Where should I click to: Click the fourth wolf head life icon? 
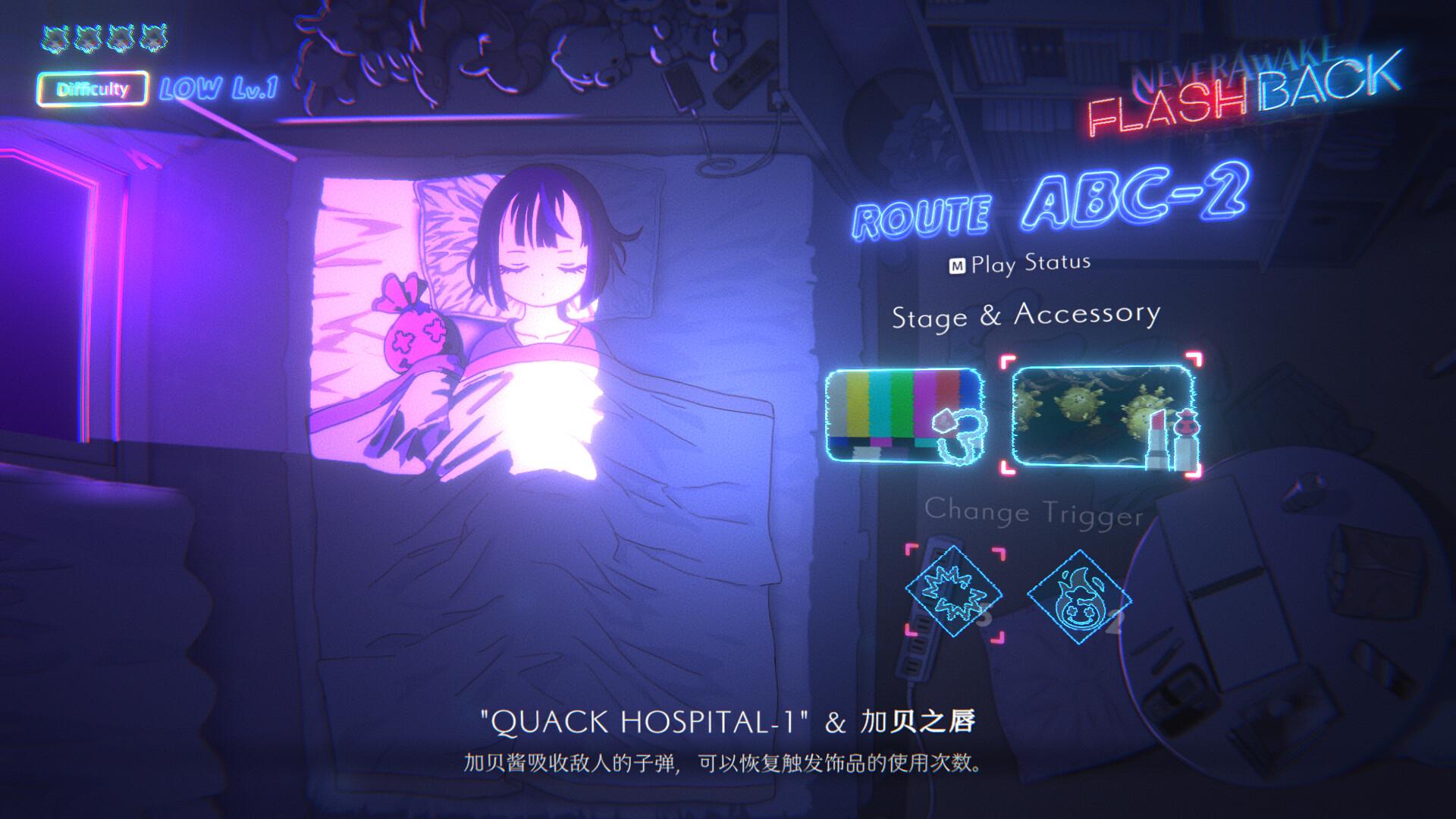pyautogui.click(x=154, y=36)
